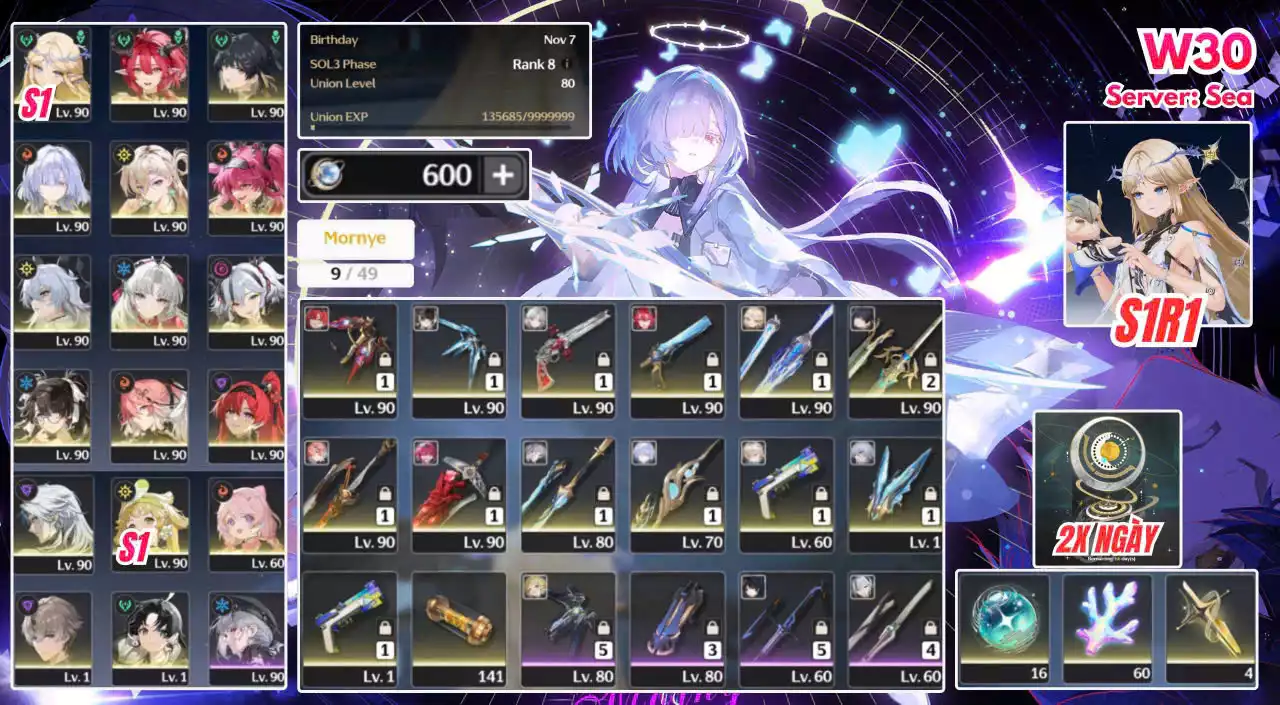This screenshot has width=1280, height=705.
Task: Select the grey sword with rank 4
Action: coord(896,620)
